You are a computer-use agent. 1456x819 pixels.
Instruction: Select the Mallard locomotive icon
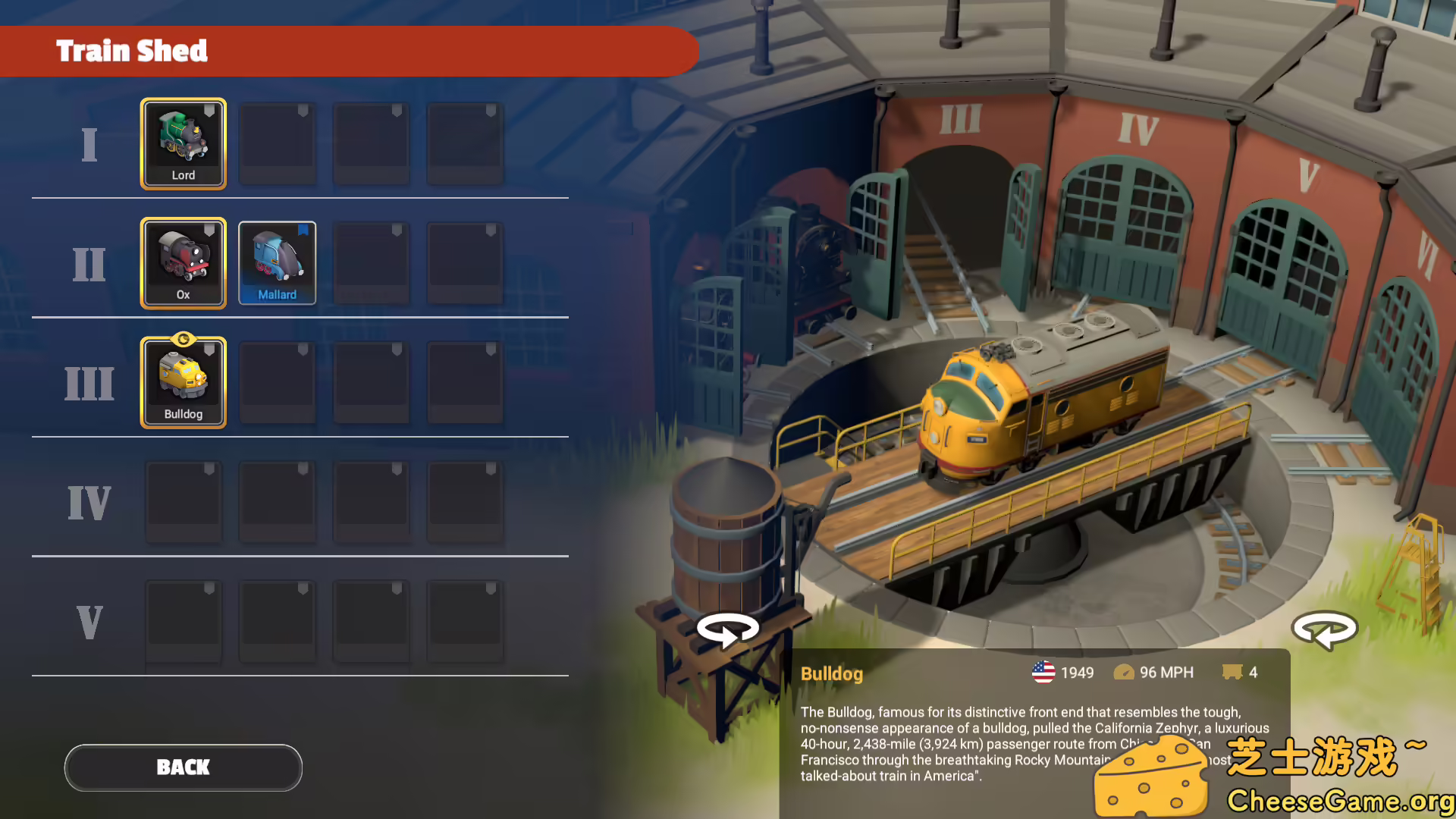coord(278,262)
